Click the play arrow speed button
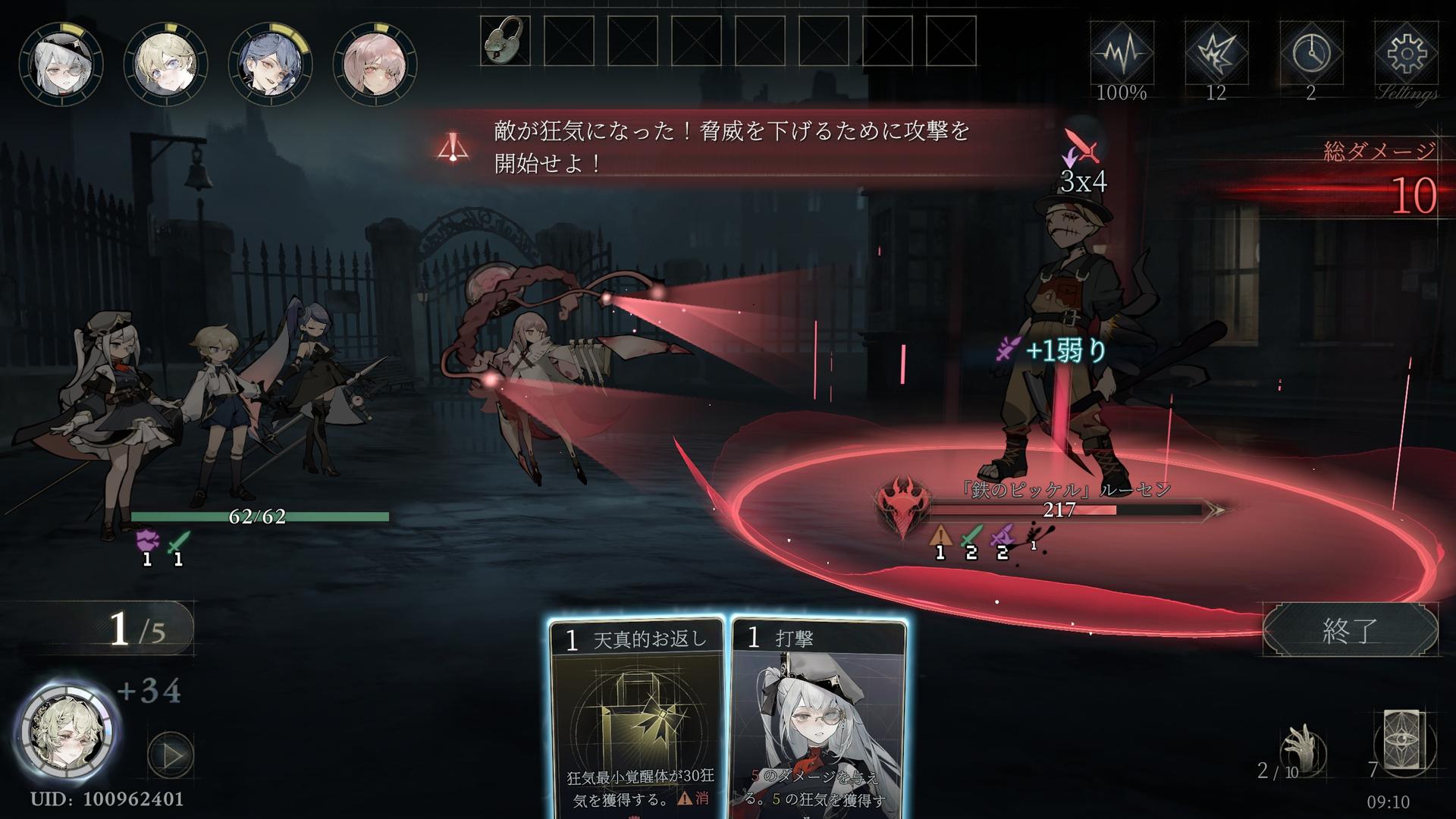The height and width of the screenshot is (819, 1456). pos(171,755)
